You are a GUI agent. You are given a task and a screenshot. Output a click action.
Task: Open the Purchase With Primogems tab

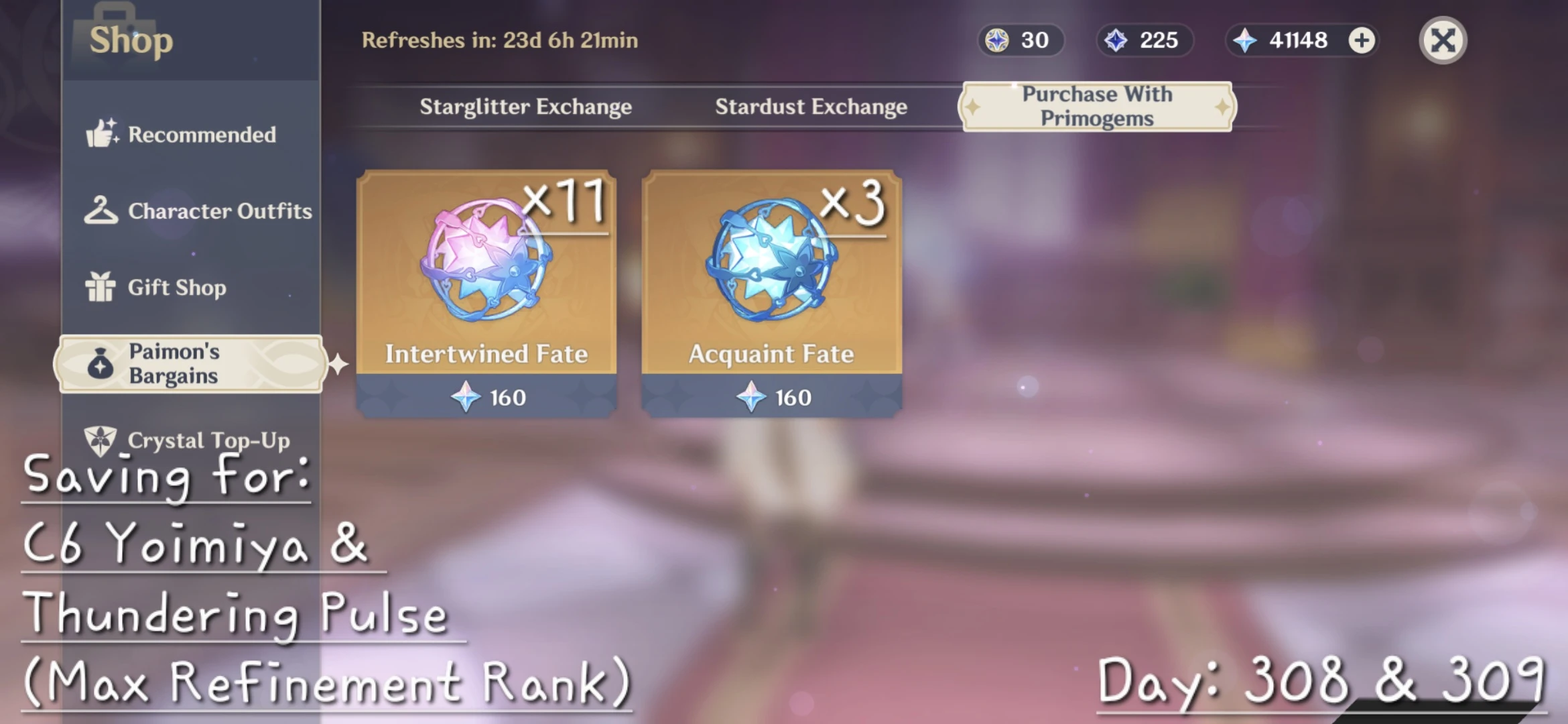pos(1097,106)
